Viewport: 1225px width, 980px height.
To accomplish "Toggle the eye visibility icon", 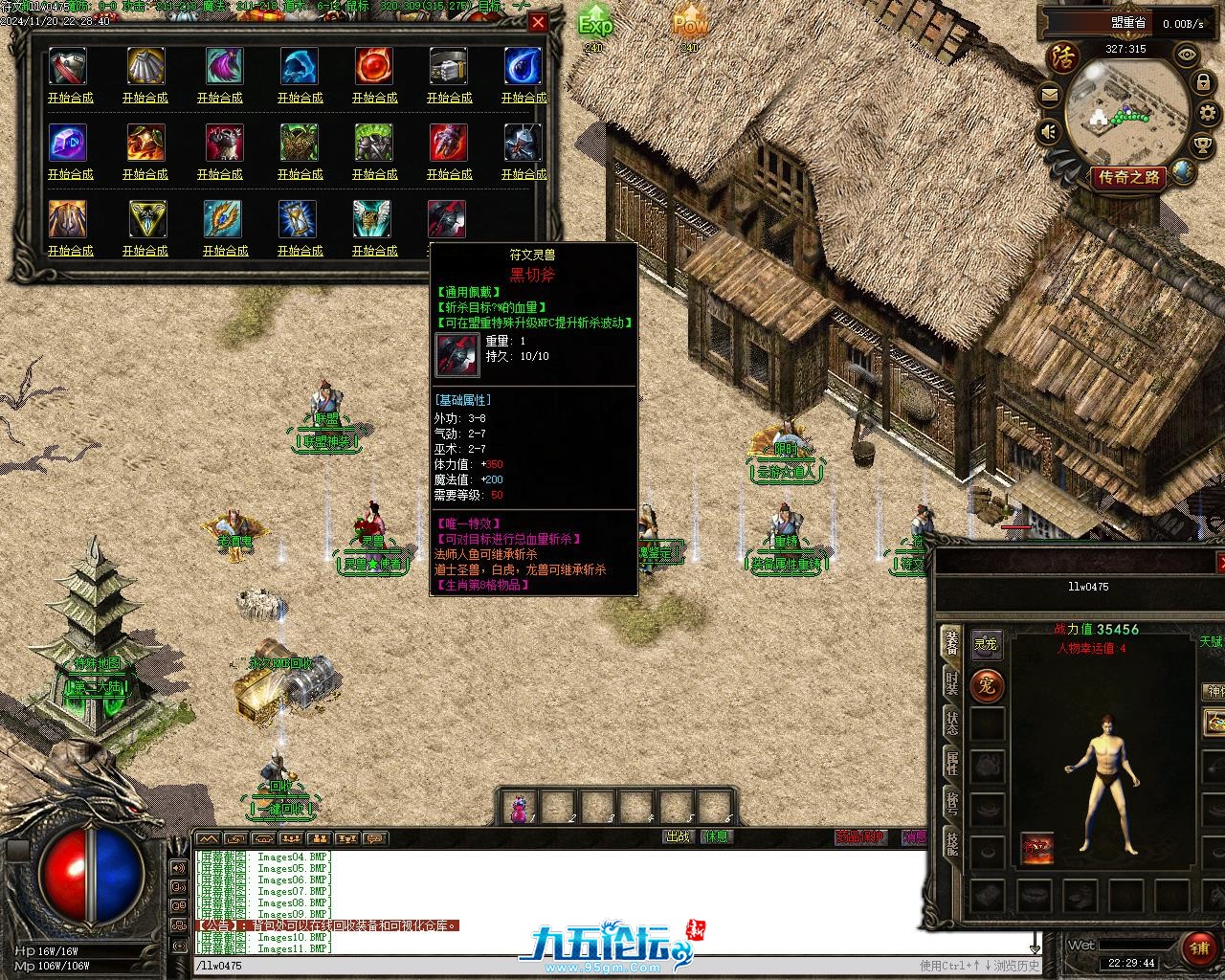I will point(1187,55).
